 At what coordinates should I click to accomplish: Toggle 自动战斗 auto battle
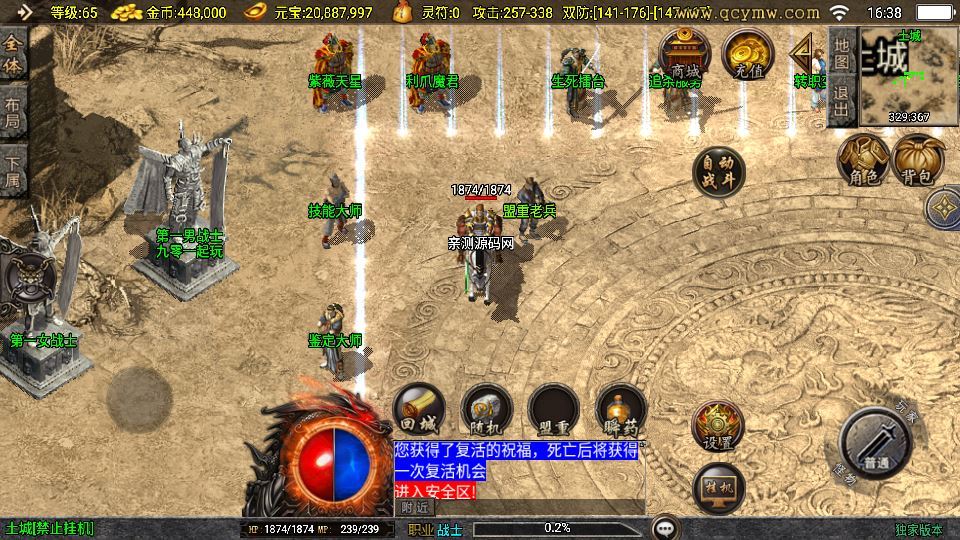[x=719, y=172]
